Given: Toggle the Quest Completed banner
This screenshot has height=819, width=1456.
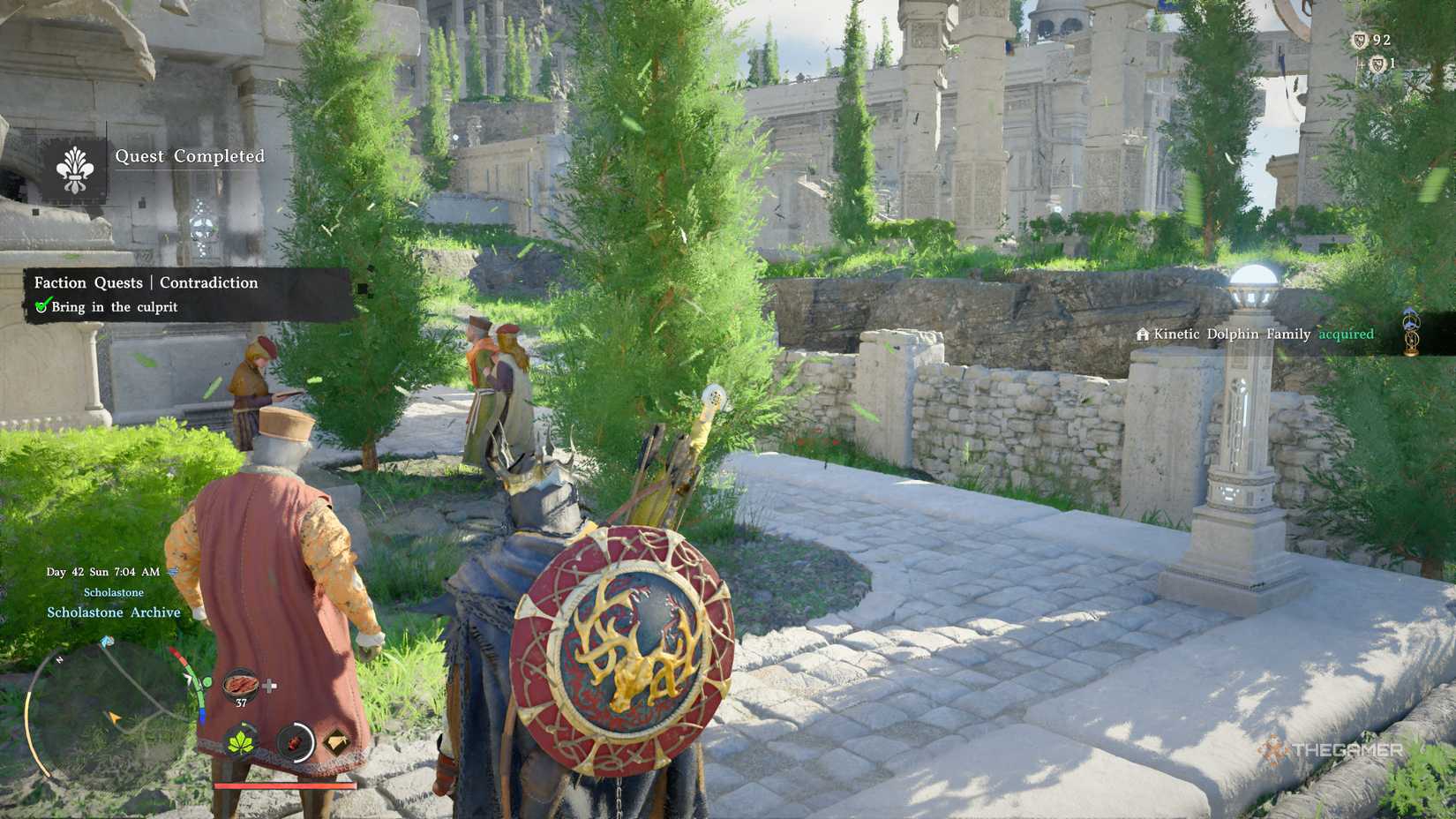Looking at the screenshot, I should pyautogui.click(x=190, y=156).
